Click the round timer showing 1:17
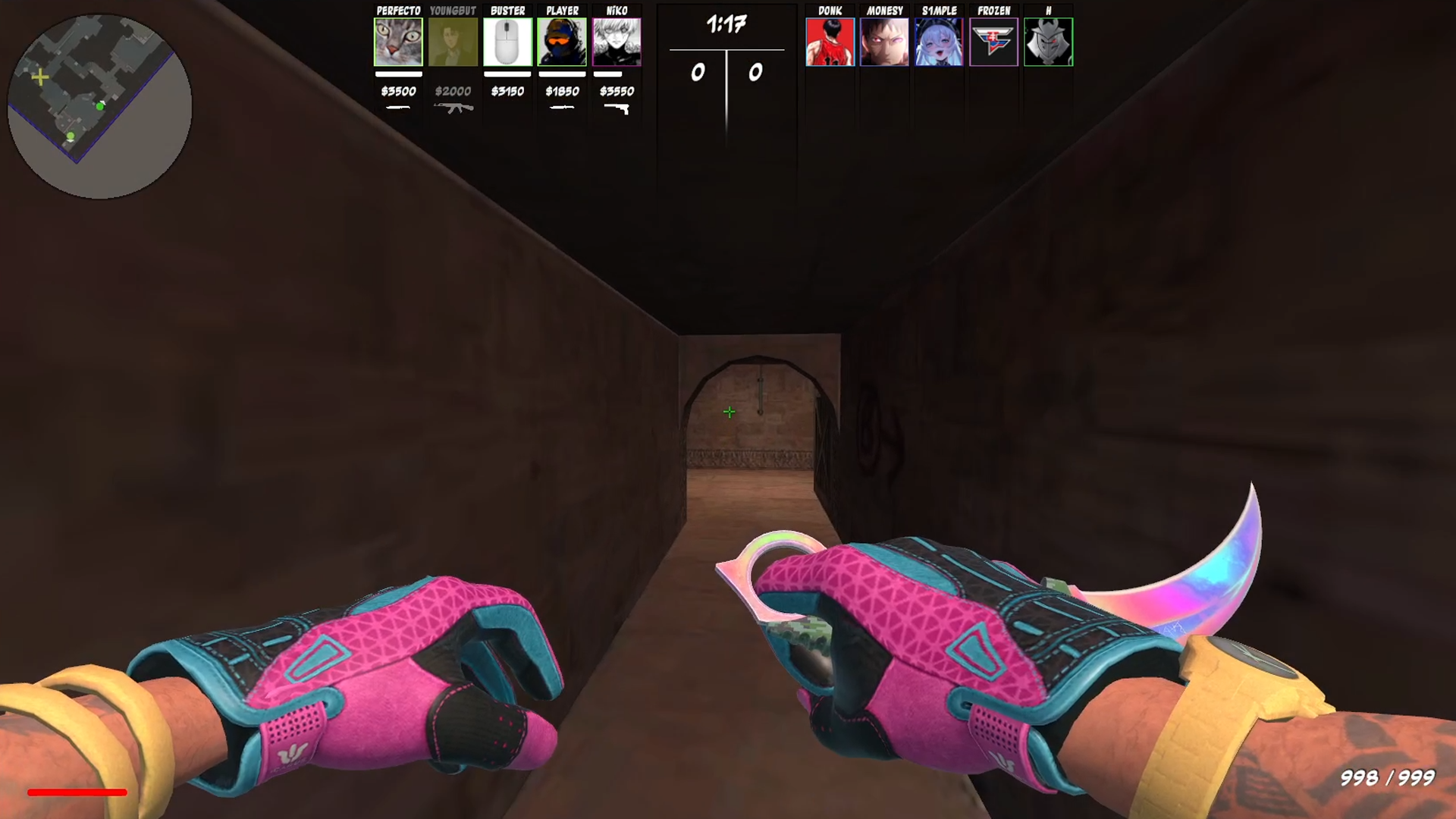This screenshot has height=819, width=1456. click(x=726, y=24)
